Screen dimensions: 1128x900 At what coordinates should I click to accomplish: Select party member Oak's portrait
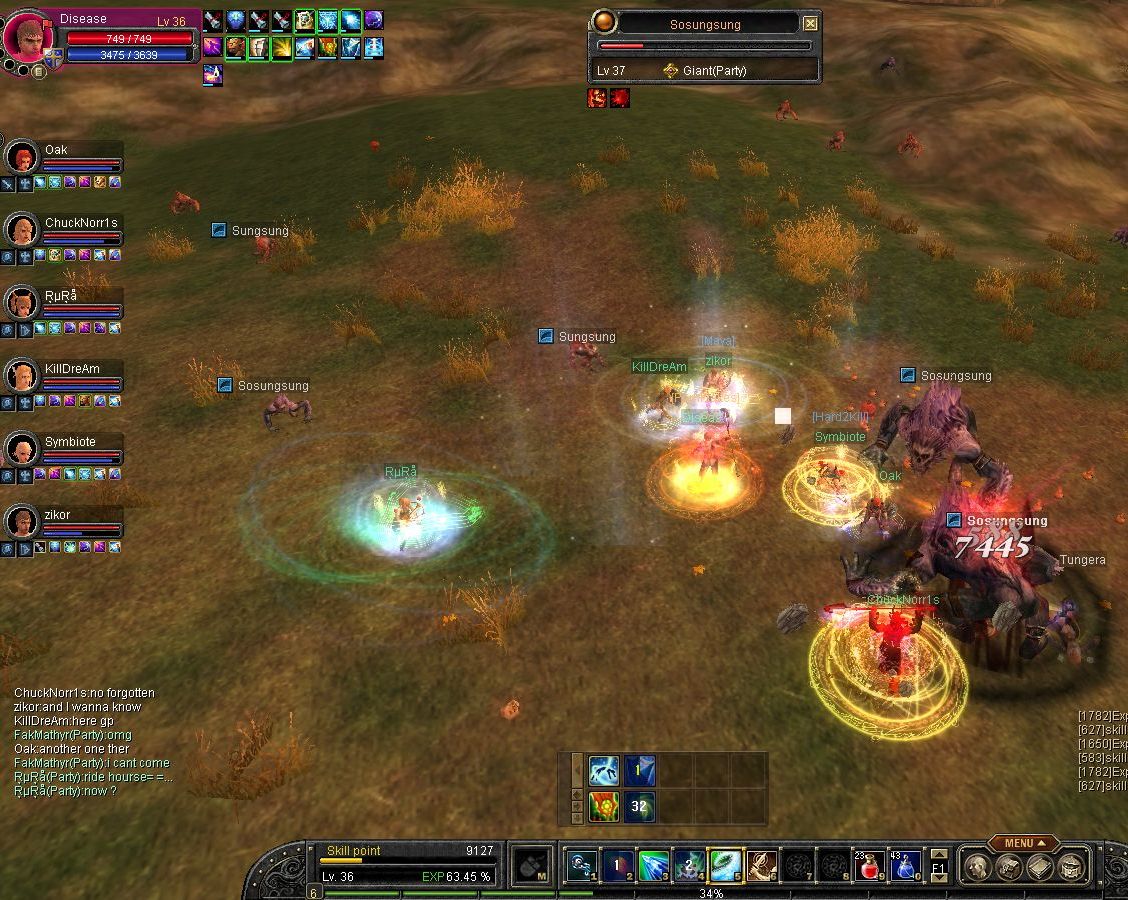click(21, 157)
